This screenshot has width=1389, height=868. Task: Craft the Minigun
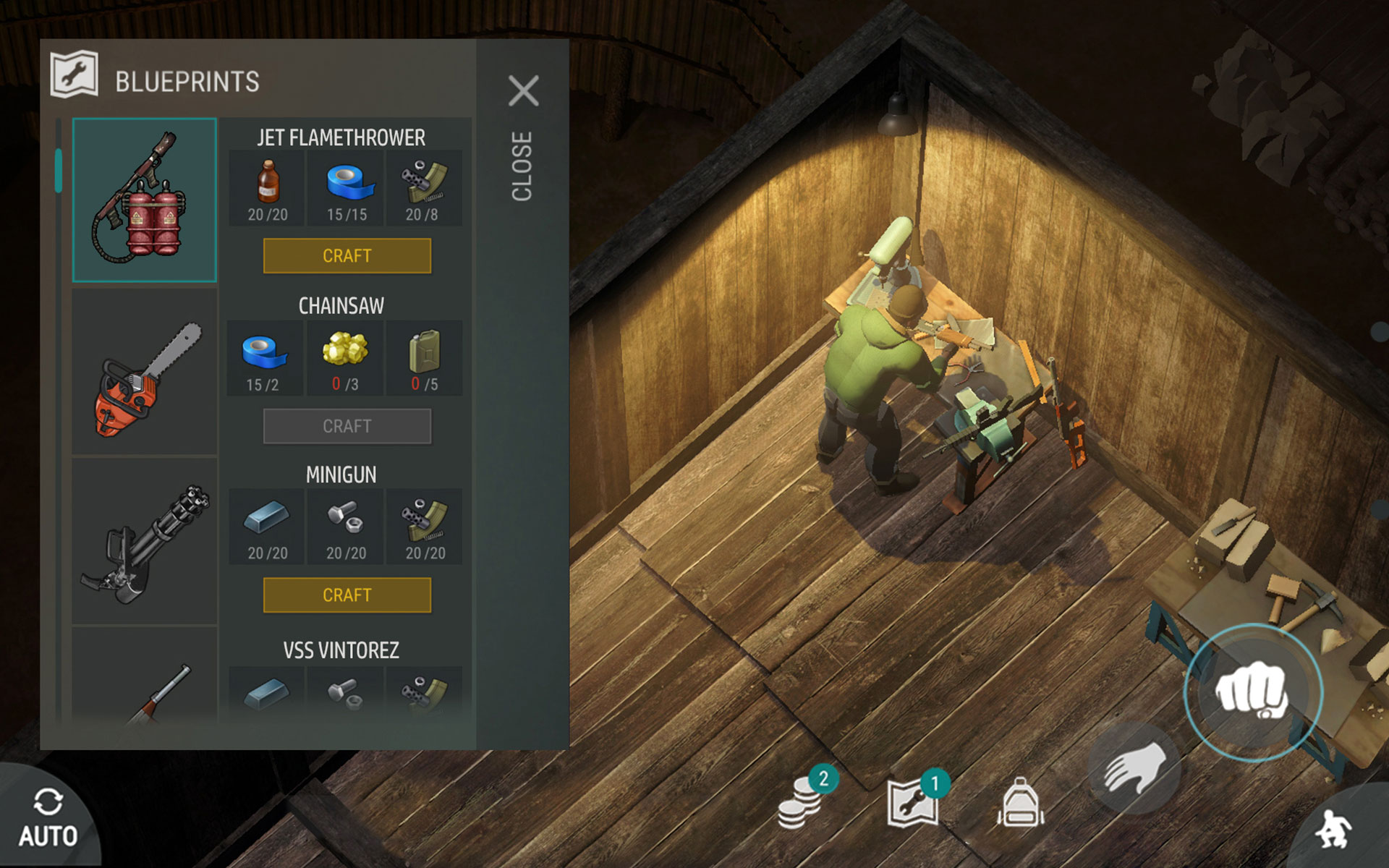coord(347,595)
